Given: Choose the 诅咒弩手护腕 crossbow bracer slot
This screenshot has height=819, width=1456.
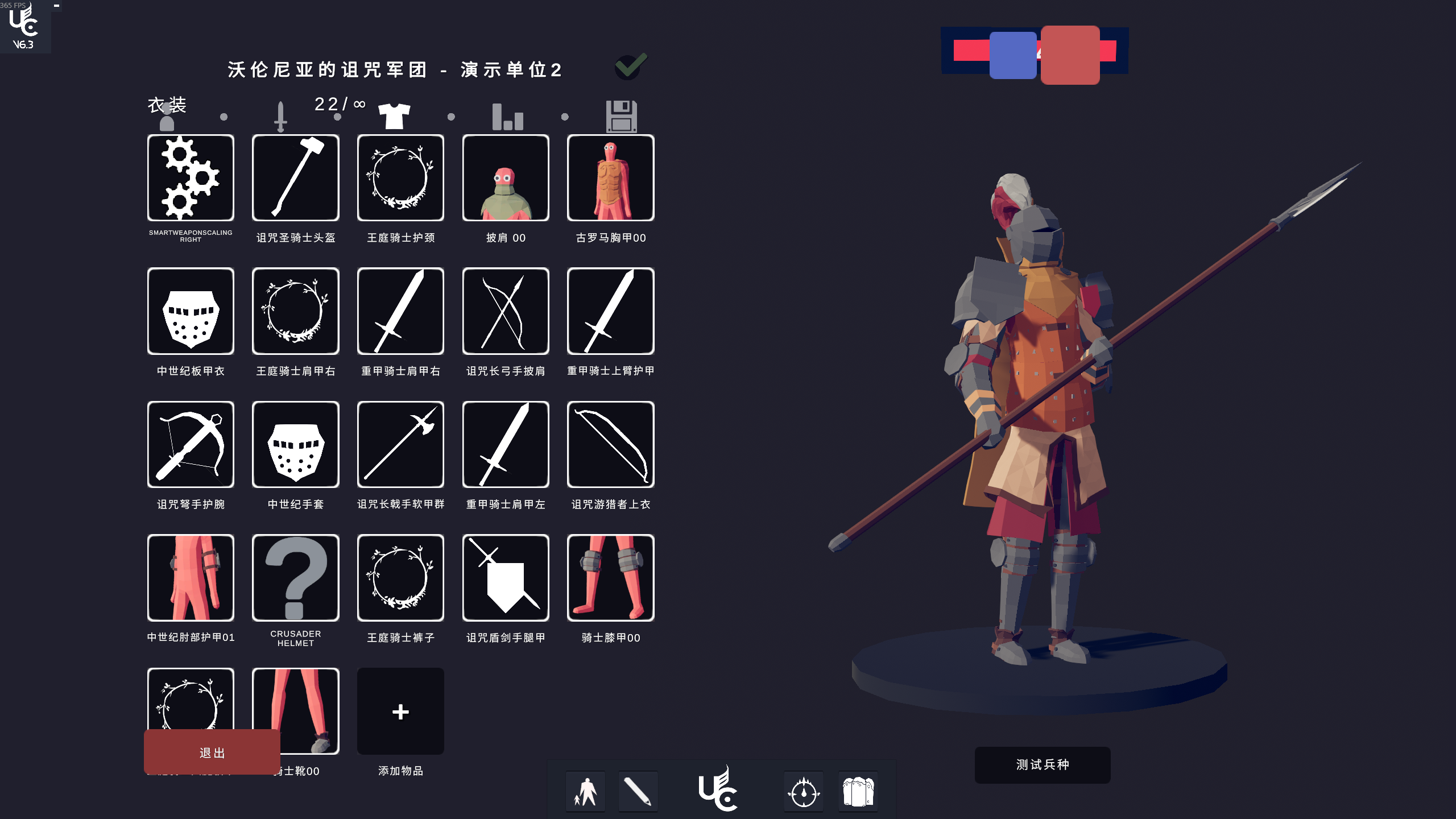Looking at the screenshot, I should [x=191, y=444].
